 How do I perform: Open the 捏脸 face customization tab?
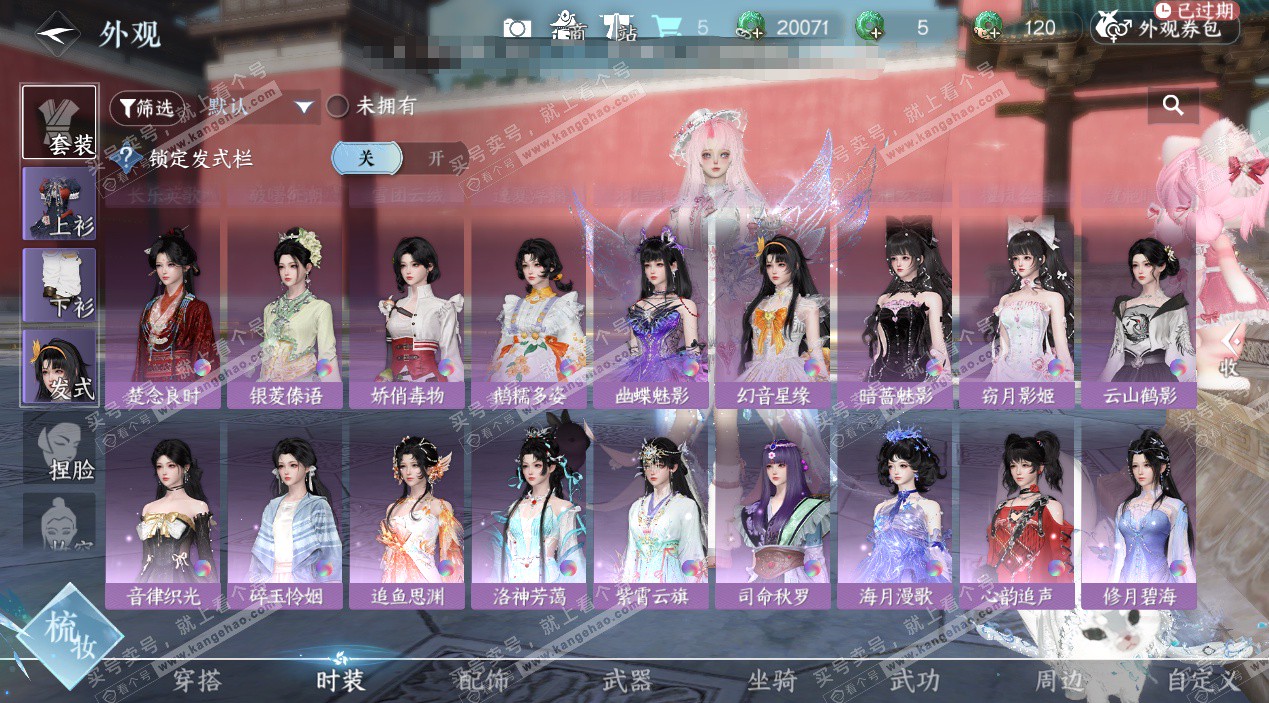pyautogui.click(x=60, y=447)
